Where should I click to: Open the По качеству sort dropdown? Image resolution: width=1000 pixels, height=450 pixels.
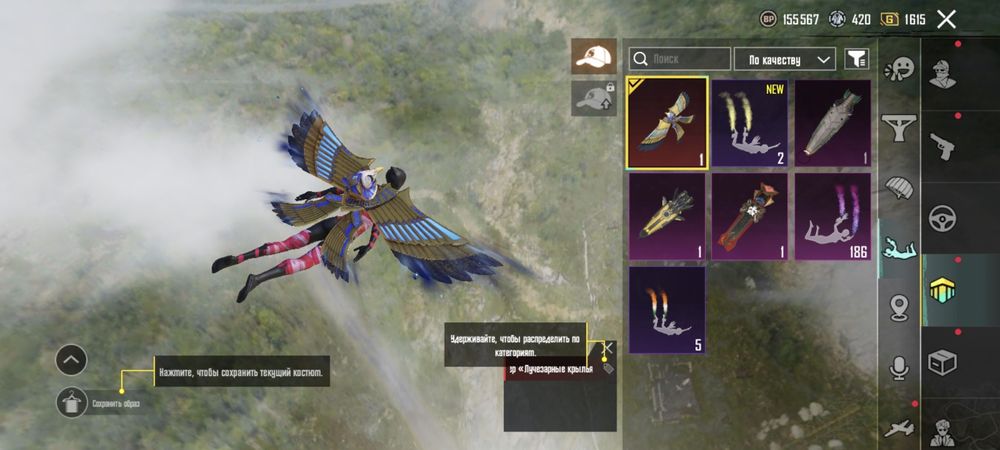click(785, 59)
